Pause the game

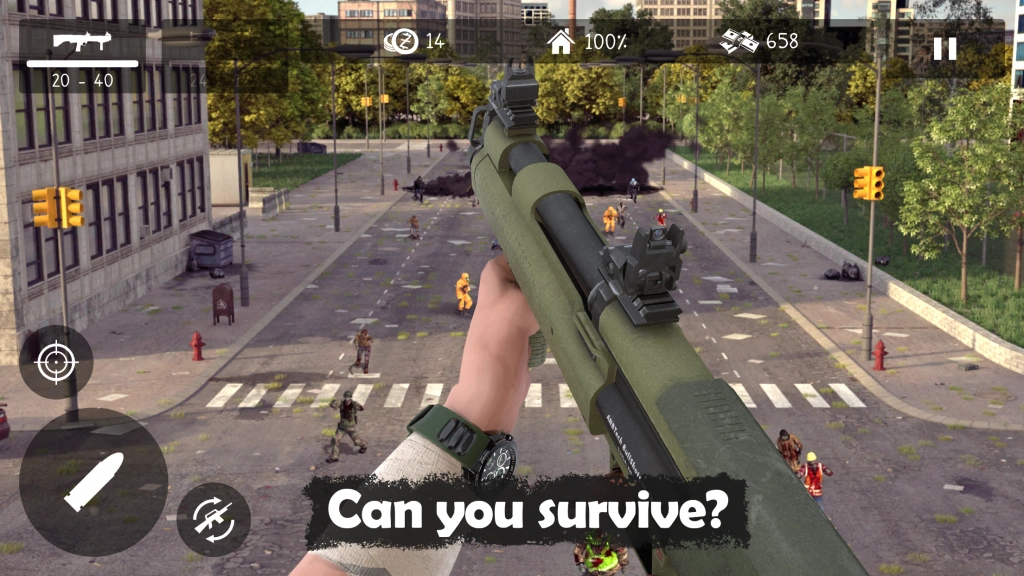pyautogui.click(x=944, y=49)
